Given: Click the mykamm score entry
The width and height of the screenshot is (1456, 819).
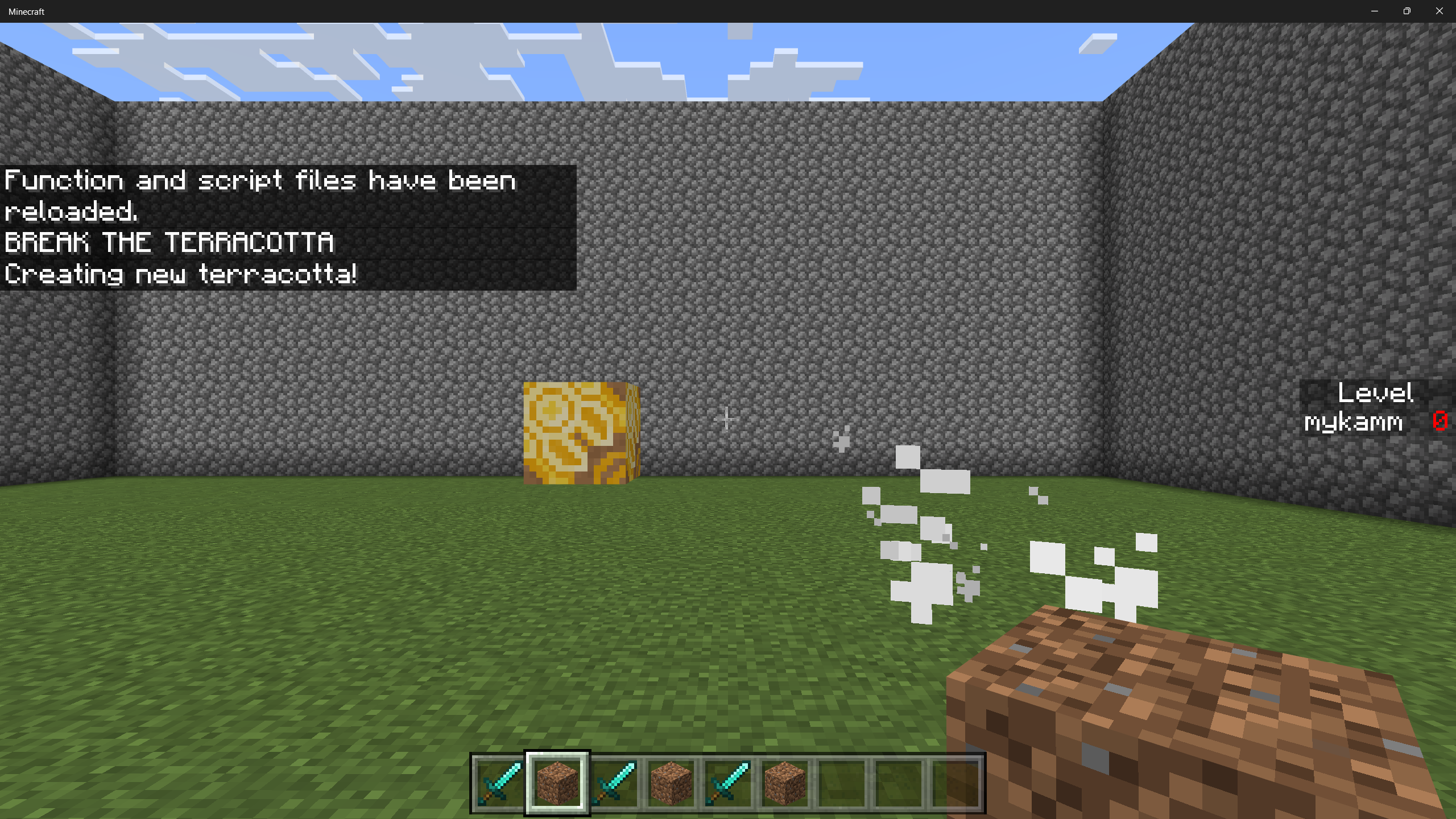Looking at the screenshot, I should pos(1354,422).
